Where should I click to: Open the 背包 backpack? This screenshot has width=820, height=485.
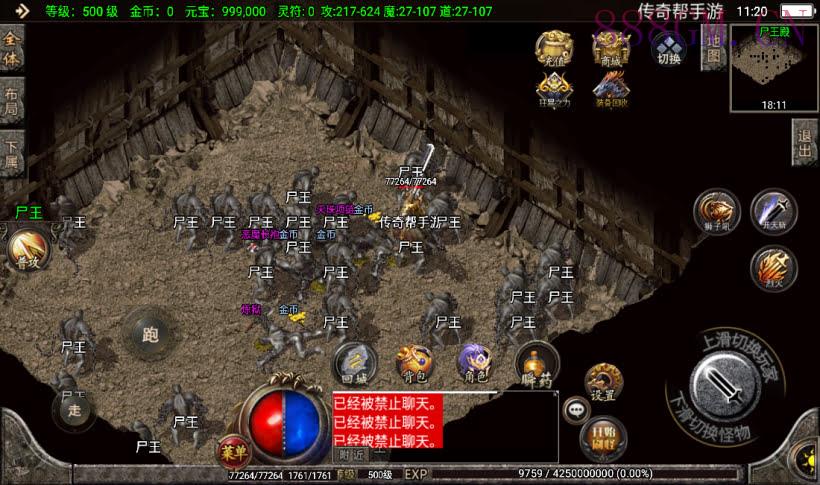point(413,365)
